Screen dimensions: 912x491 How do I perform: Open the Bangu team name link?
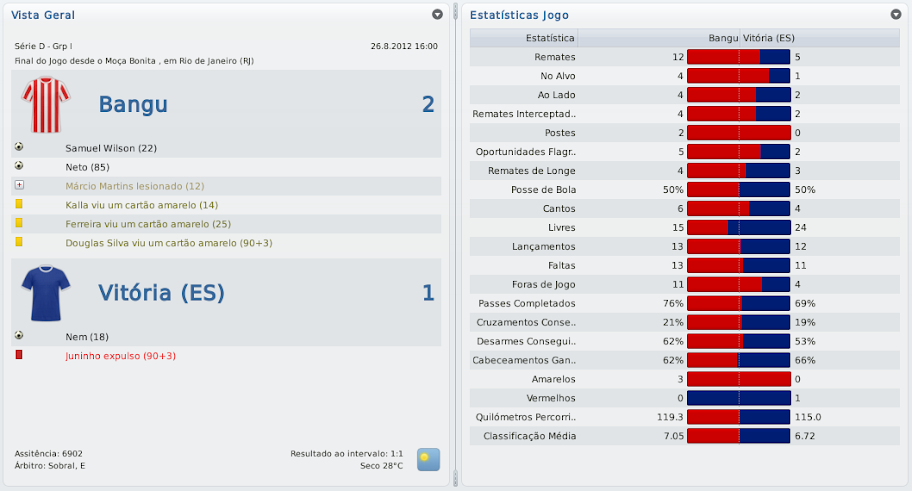pyautogui.click(x=133, y=105)
